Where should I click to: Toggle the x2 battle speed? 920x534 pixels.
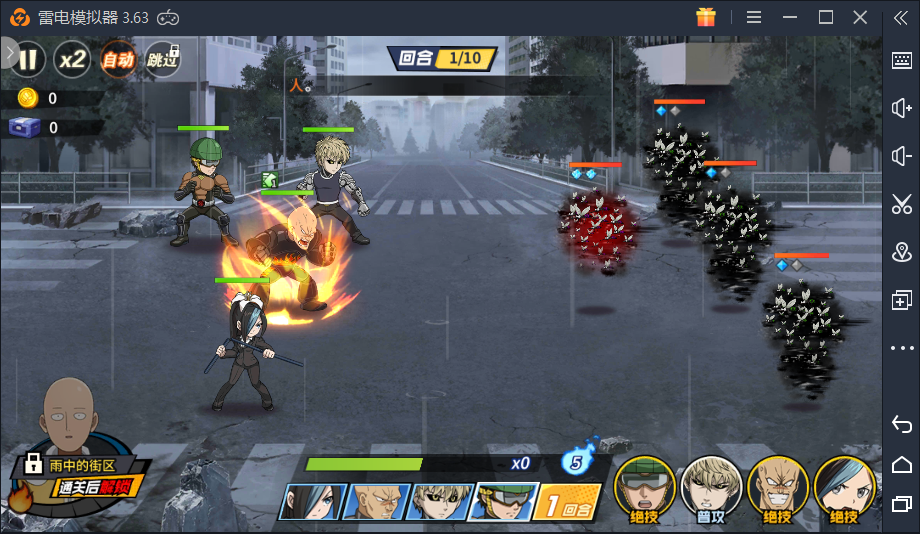click(x=72, y=60)
